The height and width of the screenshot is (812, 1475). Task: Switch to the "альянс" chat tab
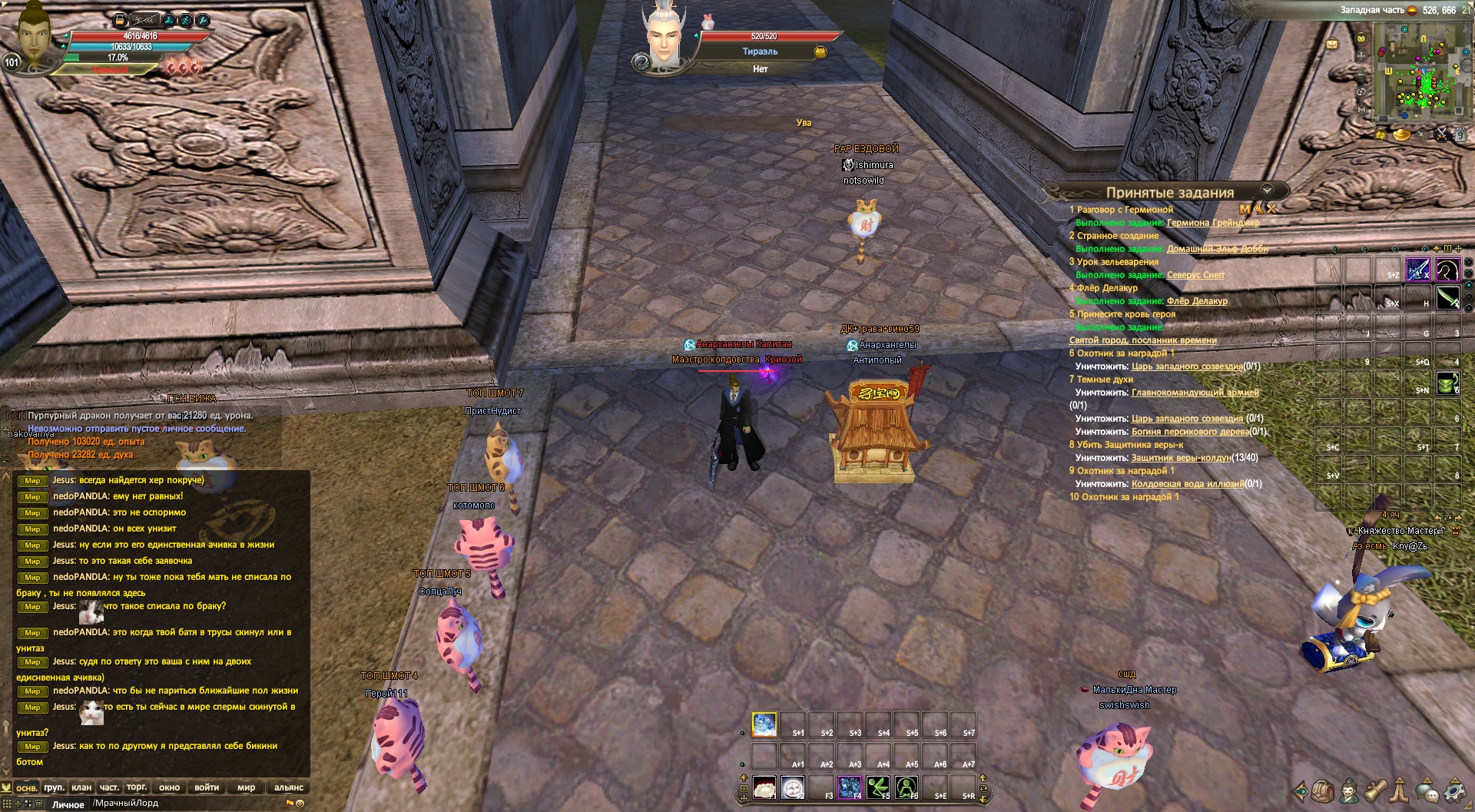tap(289, 787)
